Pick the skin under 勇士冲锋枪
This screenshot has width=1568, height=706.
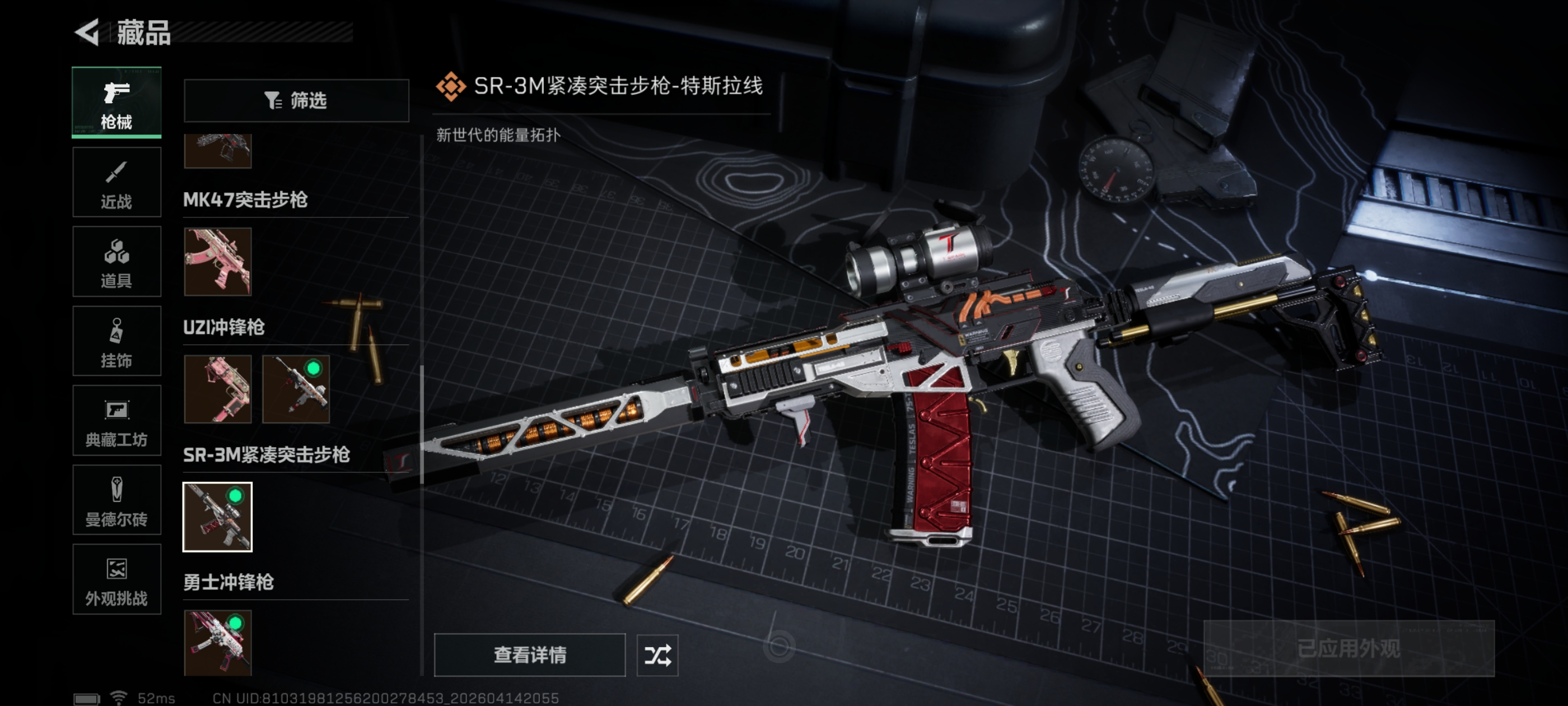tap(217, 643)
